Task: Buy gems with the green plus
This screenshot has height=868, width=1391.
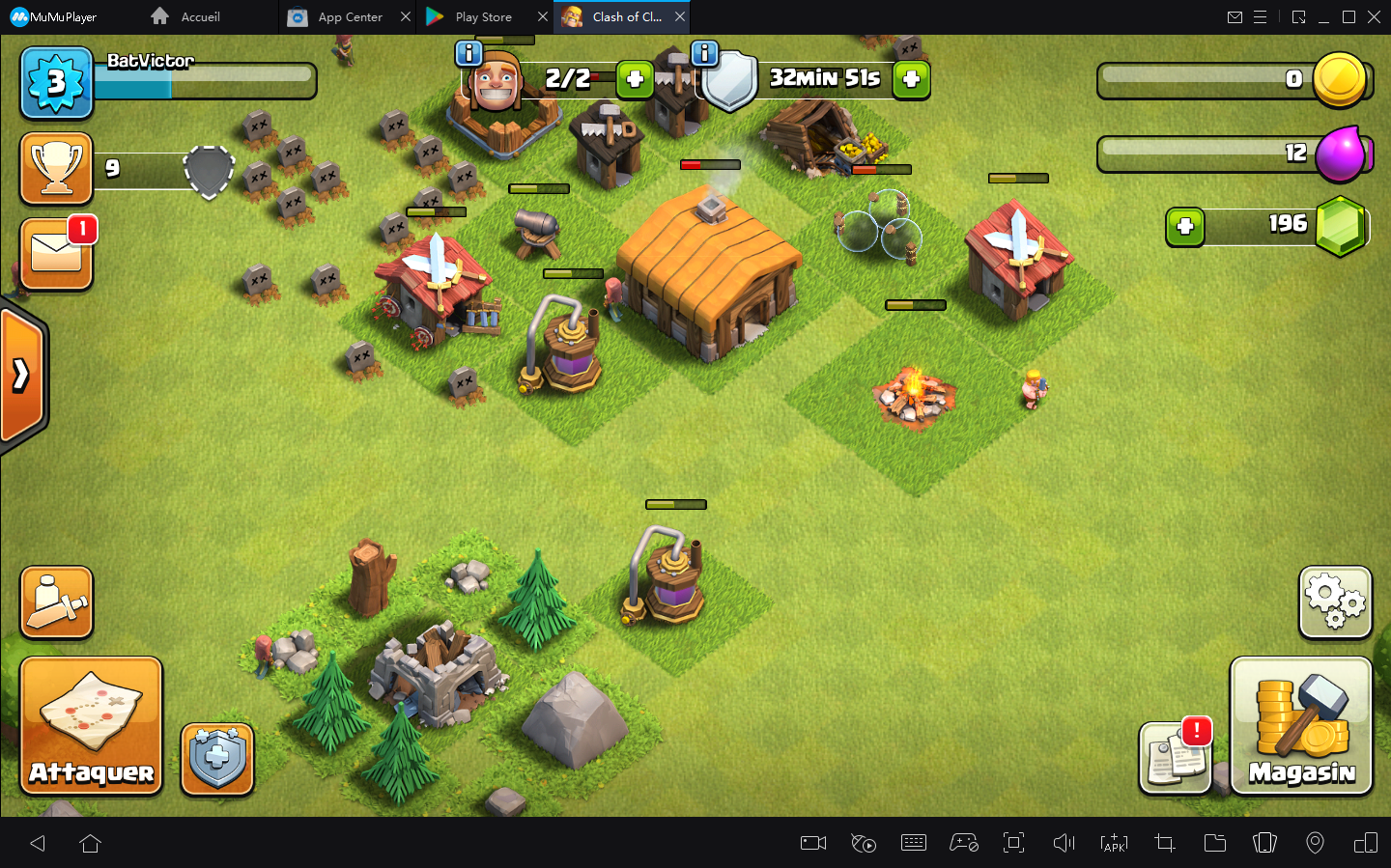Action: (x=1185, y=227)
